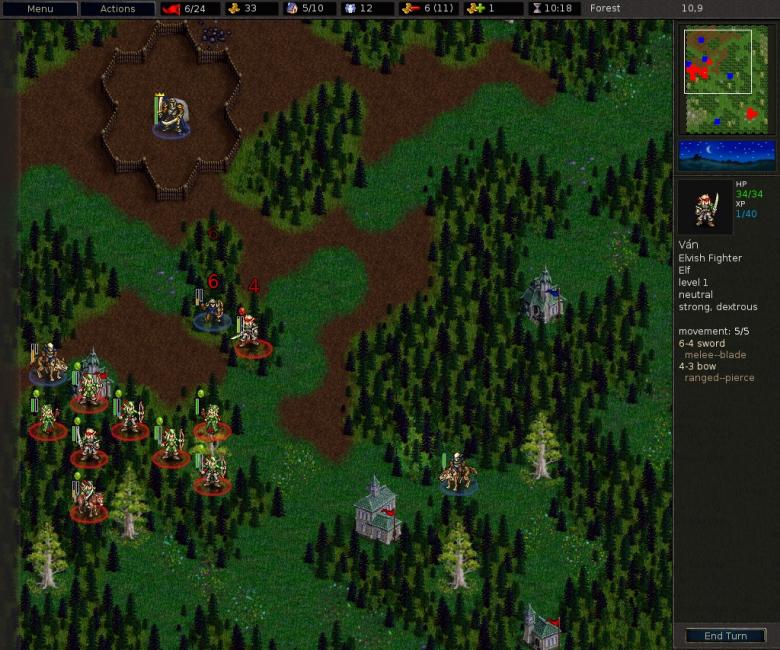Screen dimensions: 780x650
Task: End the current turn
Action: [725, 636]
